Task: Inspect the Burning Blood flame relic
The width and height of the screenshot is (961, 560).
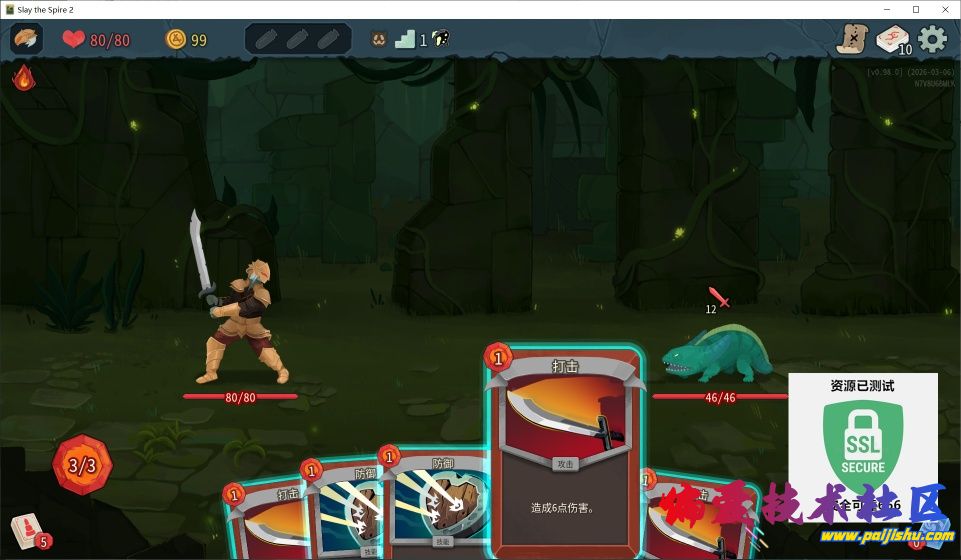Action: 23,77
